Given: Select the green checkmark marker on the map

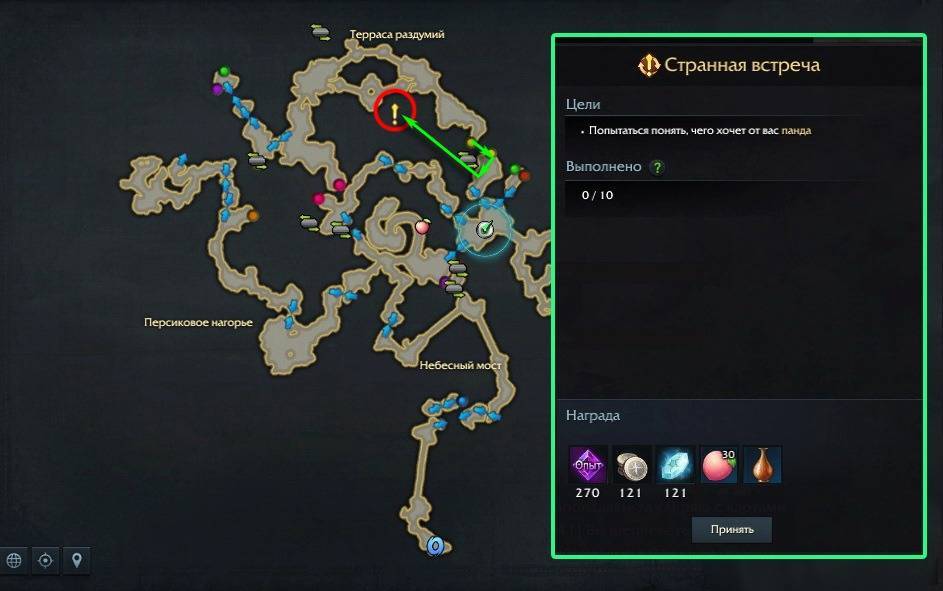Looking at the screenshot, I should (485, 229).
